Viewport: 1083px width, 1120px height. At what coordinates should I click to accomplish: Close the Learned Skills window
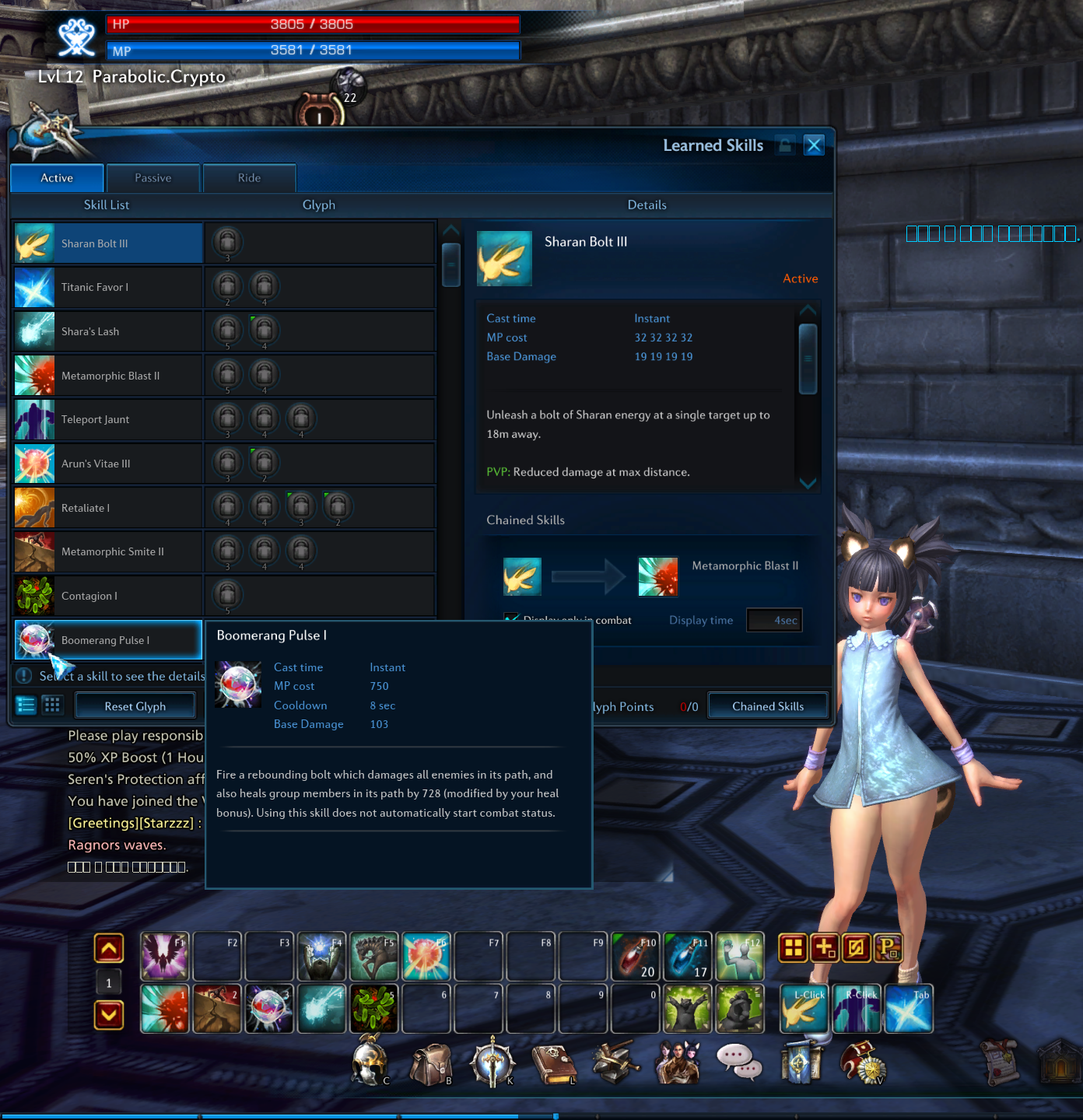click(814, 145)
